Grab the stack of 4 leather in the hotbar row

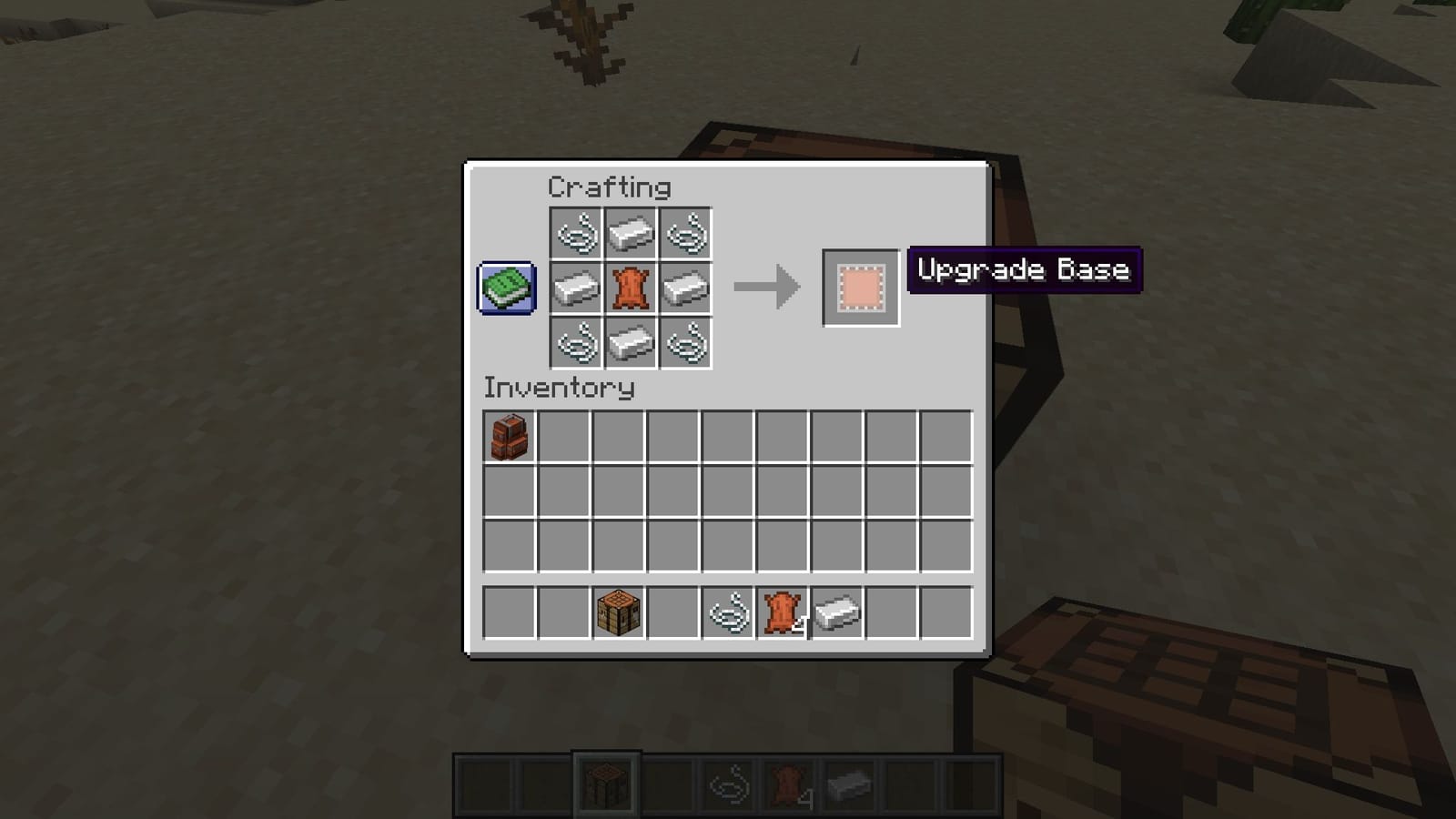pyautogui.click(x=781, y=612)
